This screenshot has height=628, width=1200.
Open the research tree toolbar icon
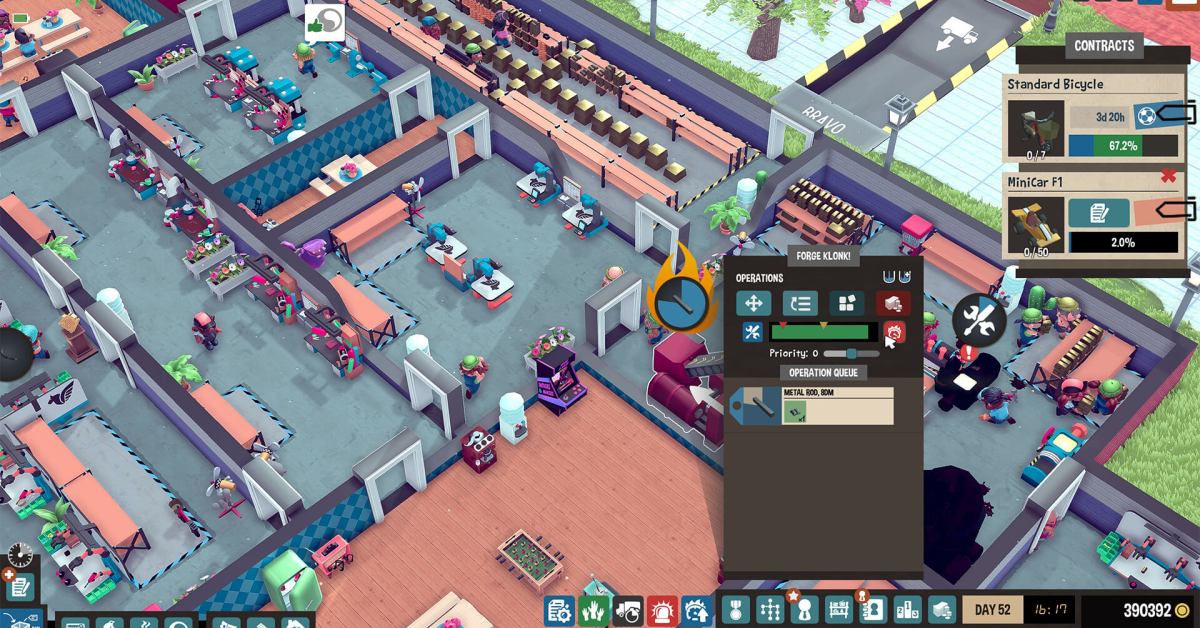tap(770, 609)
